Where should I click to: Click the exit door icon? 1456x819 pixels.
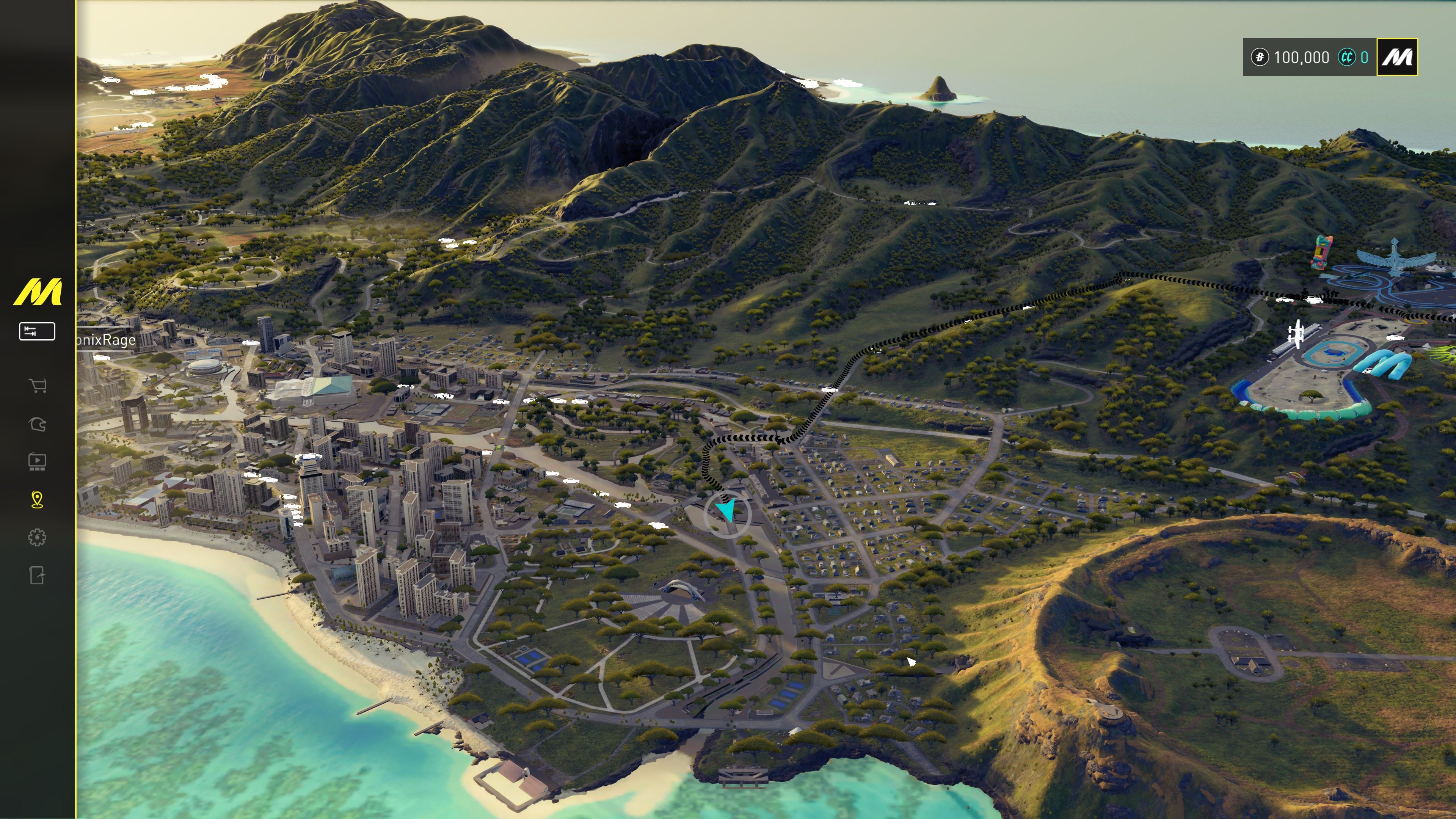click(37, 576)
